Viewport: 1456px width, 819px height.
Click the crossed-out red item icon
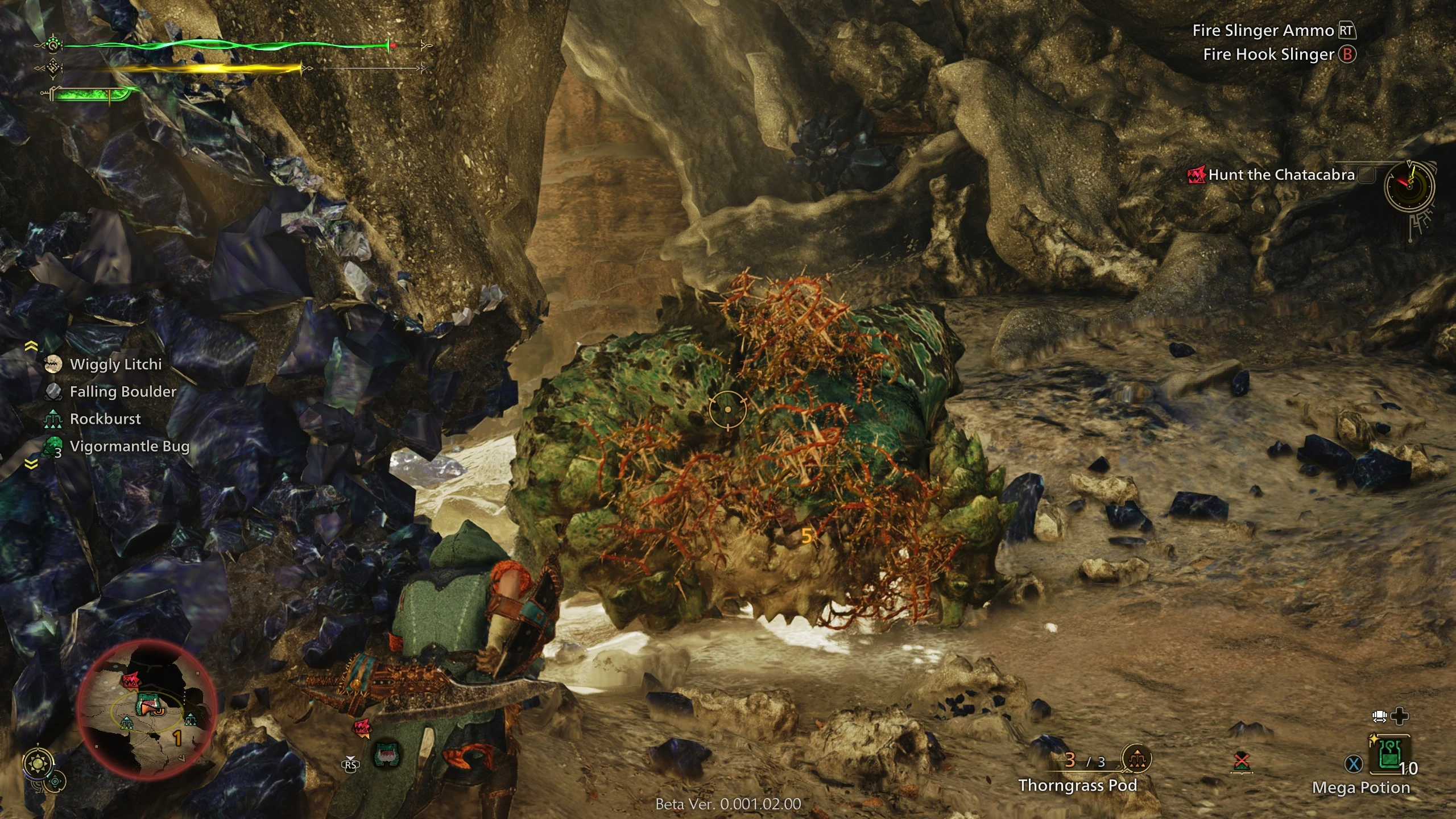(x=1242, y=762)
